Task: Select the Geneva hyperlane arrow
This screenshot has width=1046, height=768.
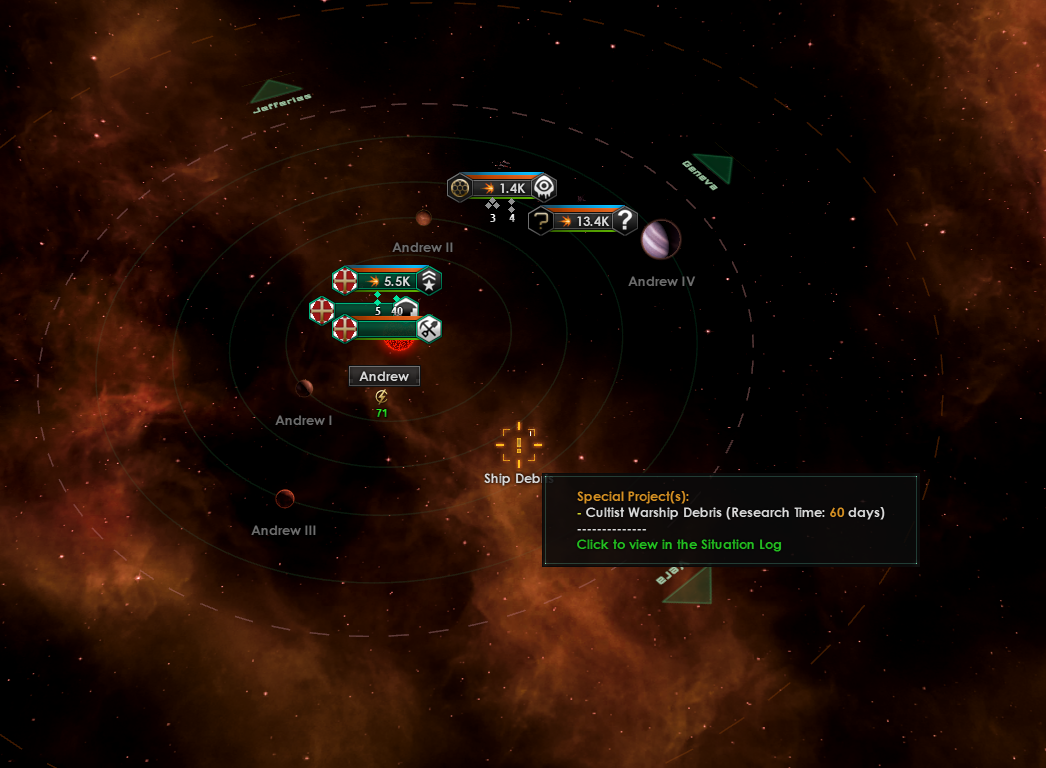Action: tap(713, 167)
